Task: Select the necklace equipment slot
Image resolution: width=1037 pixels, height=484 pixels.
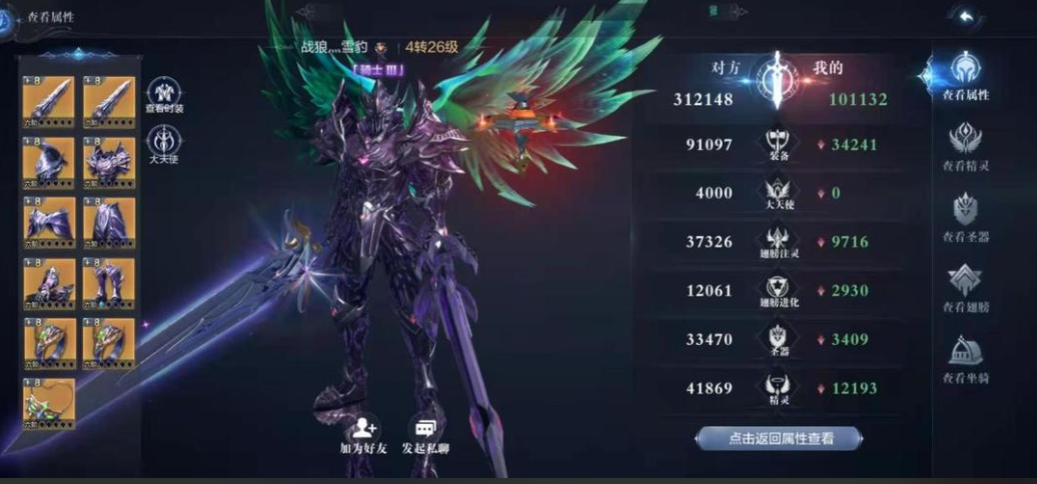Action: 49,402
